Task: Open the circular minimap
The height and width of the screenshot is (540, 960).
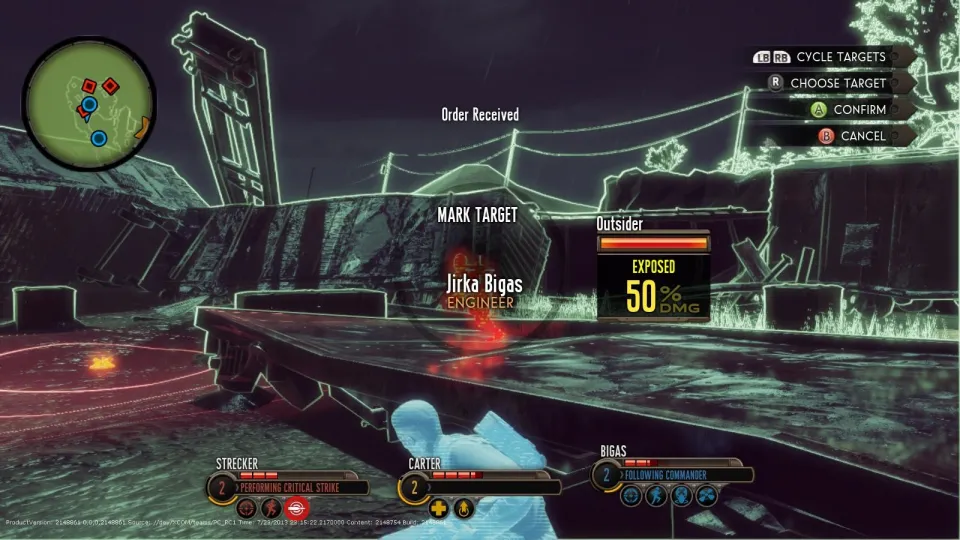Action: 88,104
